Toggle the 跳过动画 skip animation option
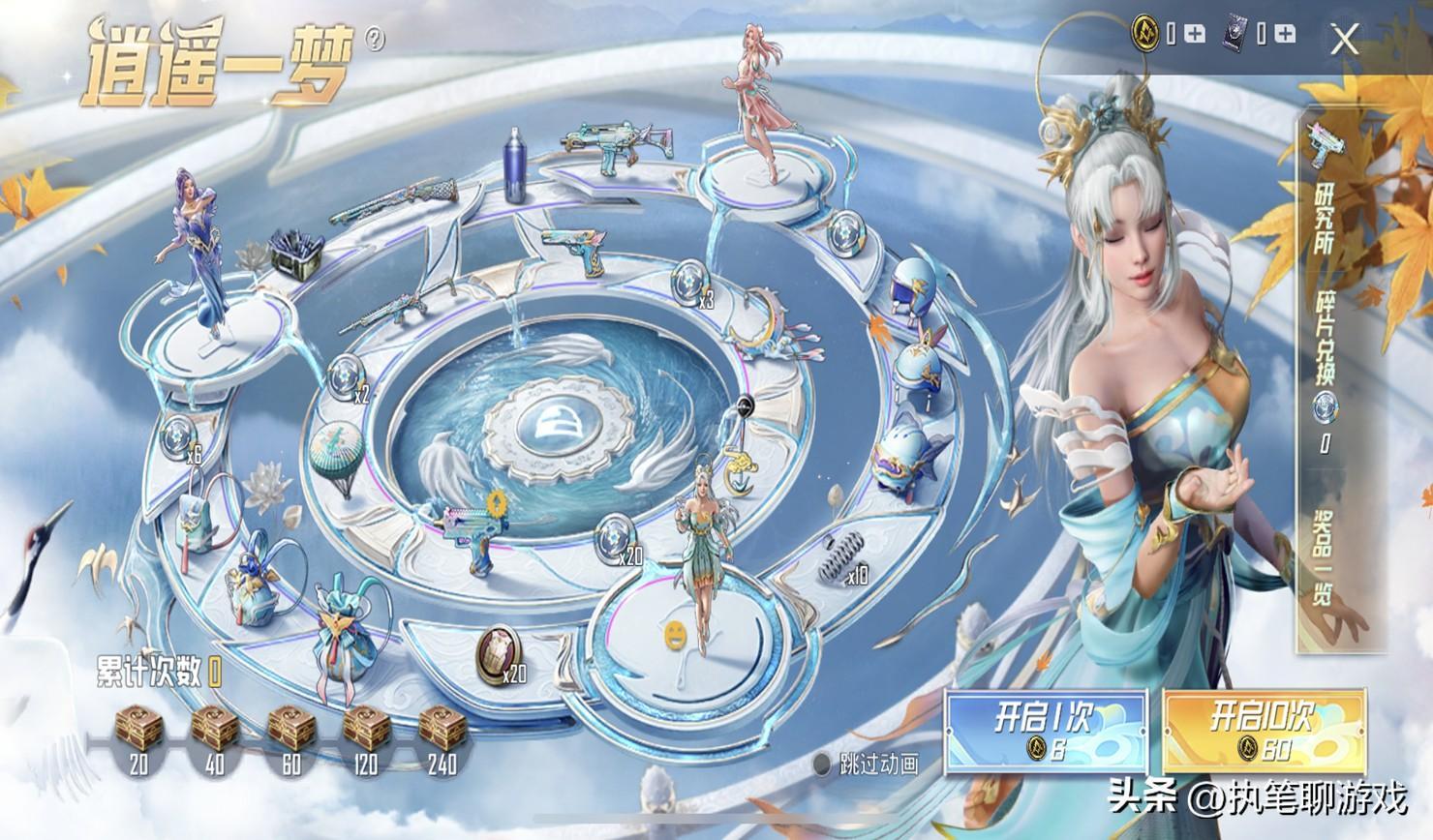This screenshot has height=840, width=1433. tap(822, 765)
